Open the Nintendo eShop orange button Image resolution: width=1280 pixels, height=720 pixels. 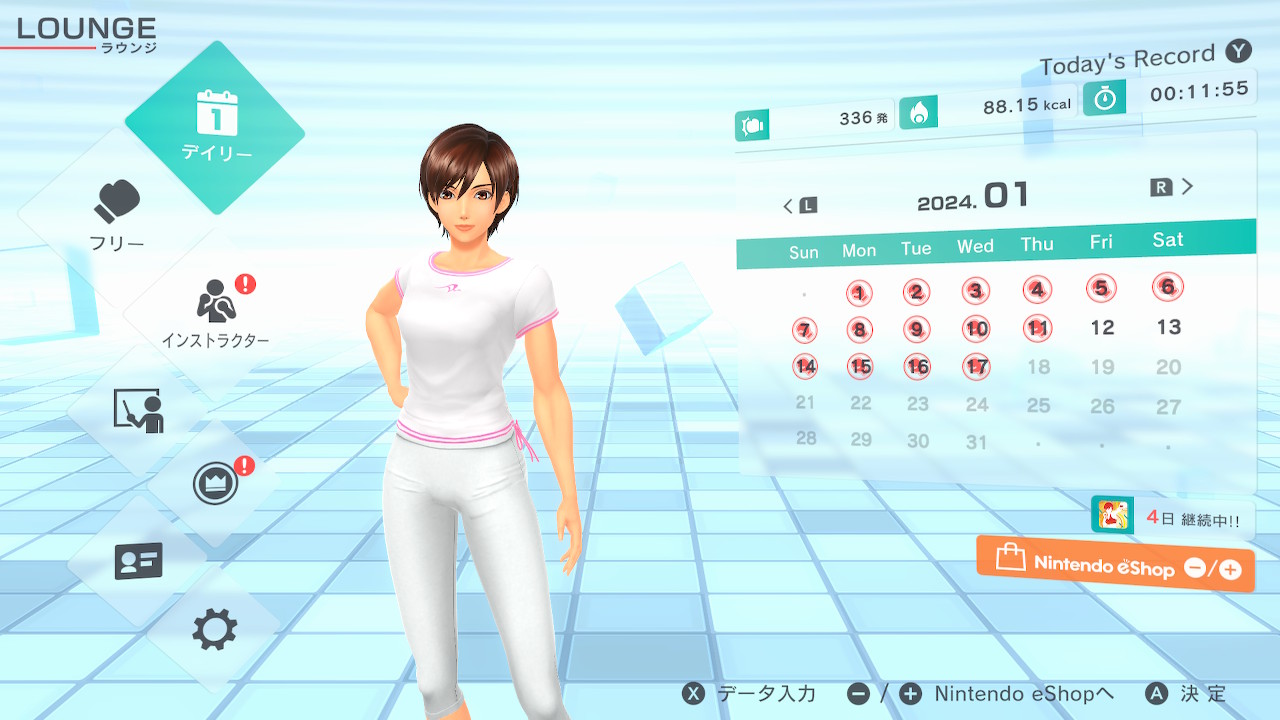pos(1115,565)
